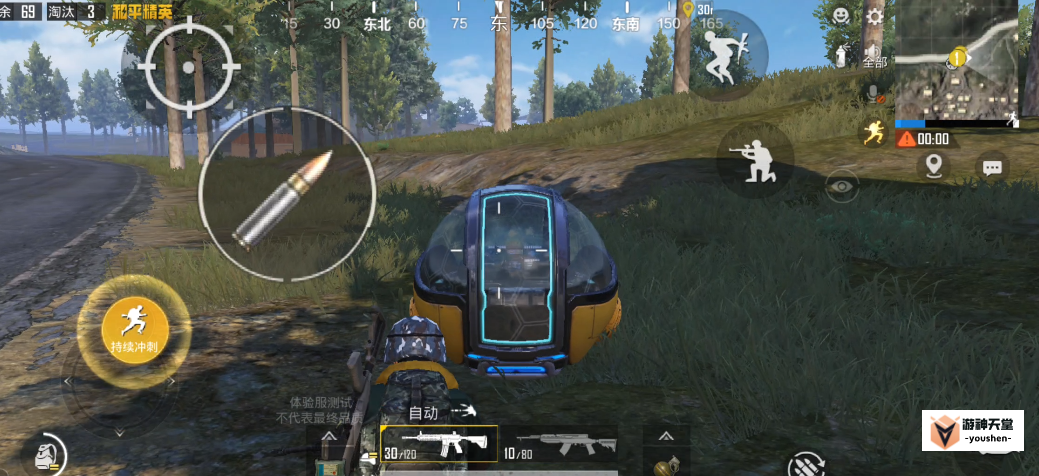Toggle the 全部 voice speaker channel
The height and width of the screenshot is (476, 1039).
[874, 55]
